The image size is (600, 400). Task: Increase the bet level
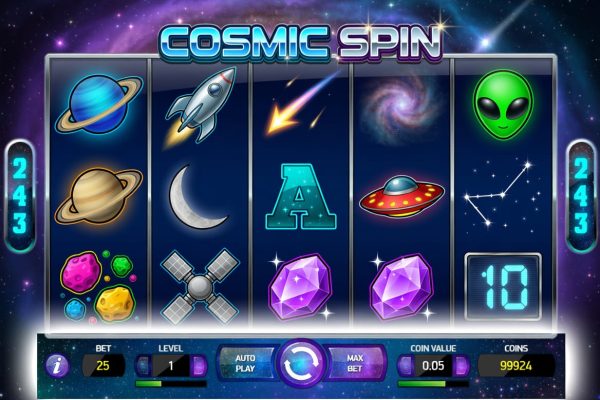[198, 366]
